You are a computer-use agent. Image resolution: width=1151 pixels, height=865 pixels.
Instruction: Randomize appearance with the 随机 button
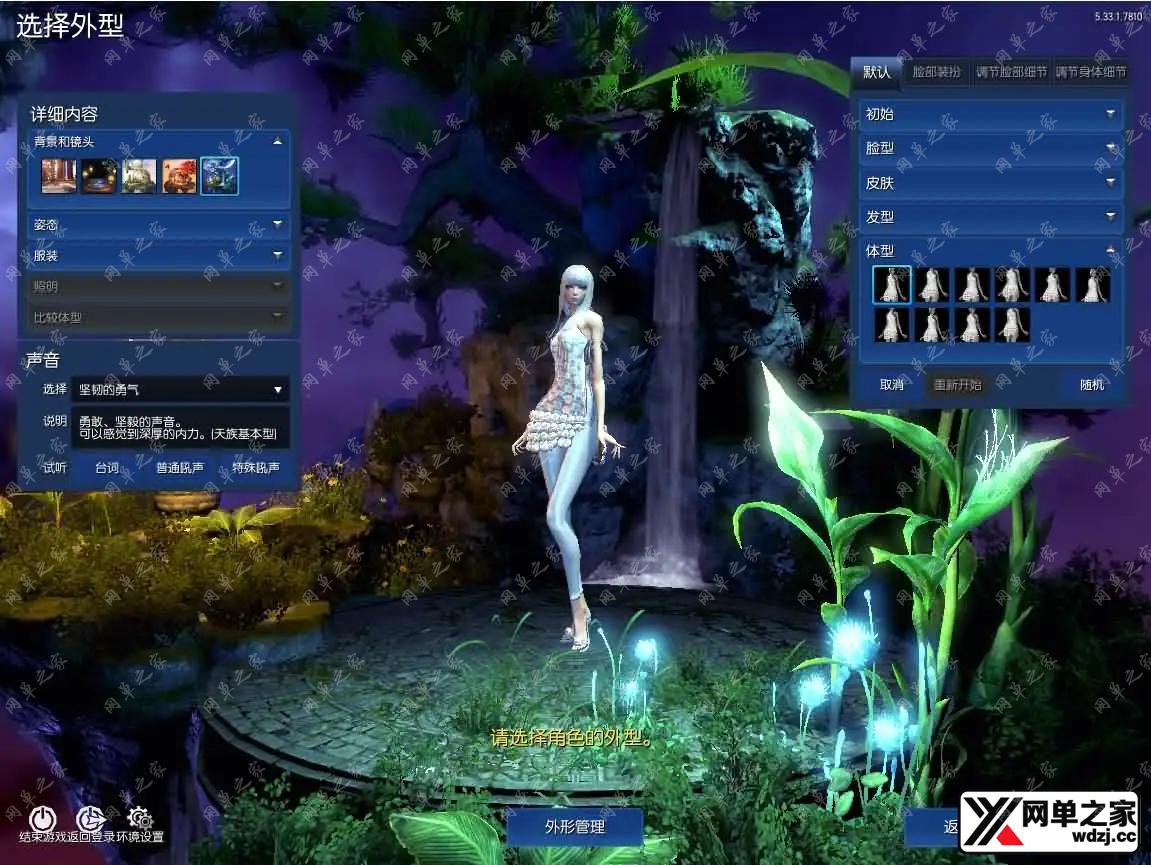(x=1092, y=385)
